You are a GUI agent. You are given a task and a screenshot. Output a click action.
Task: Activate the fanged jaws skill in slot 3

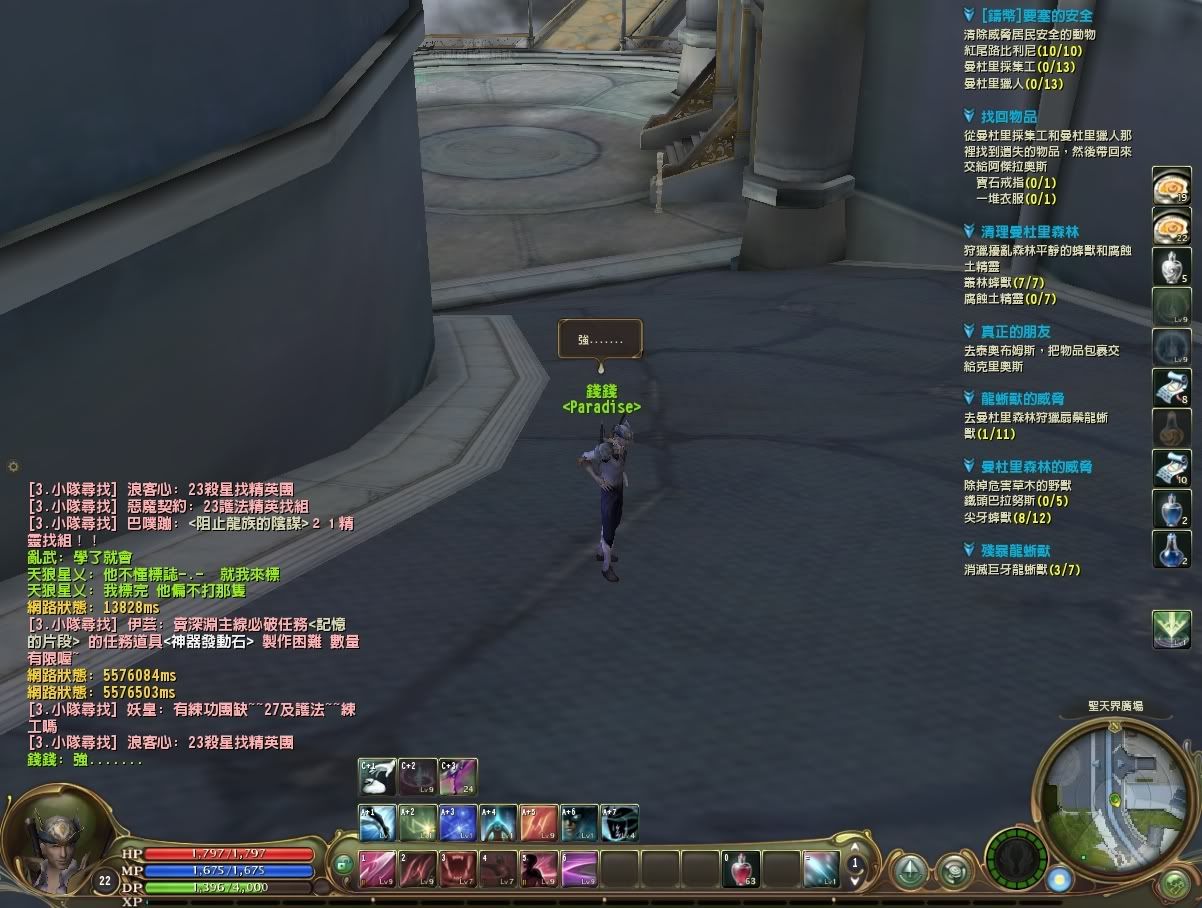(459, 869)
